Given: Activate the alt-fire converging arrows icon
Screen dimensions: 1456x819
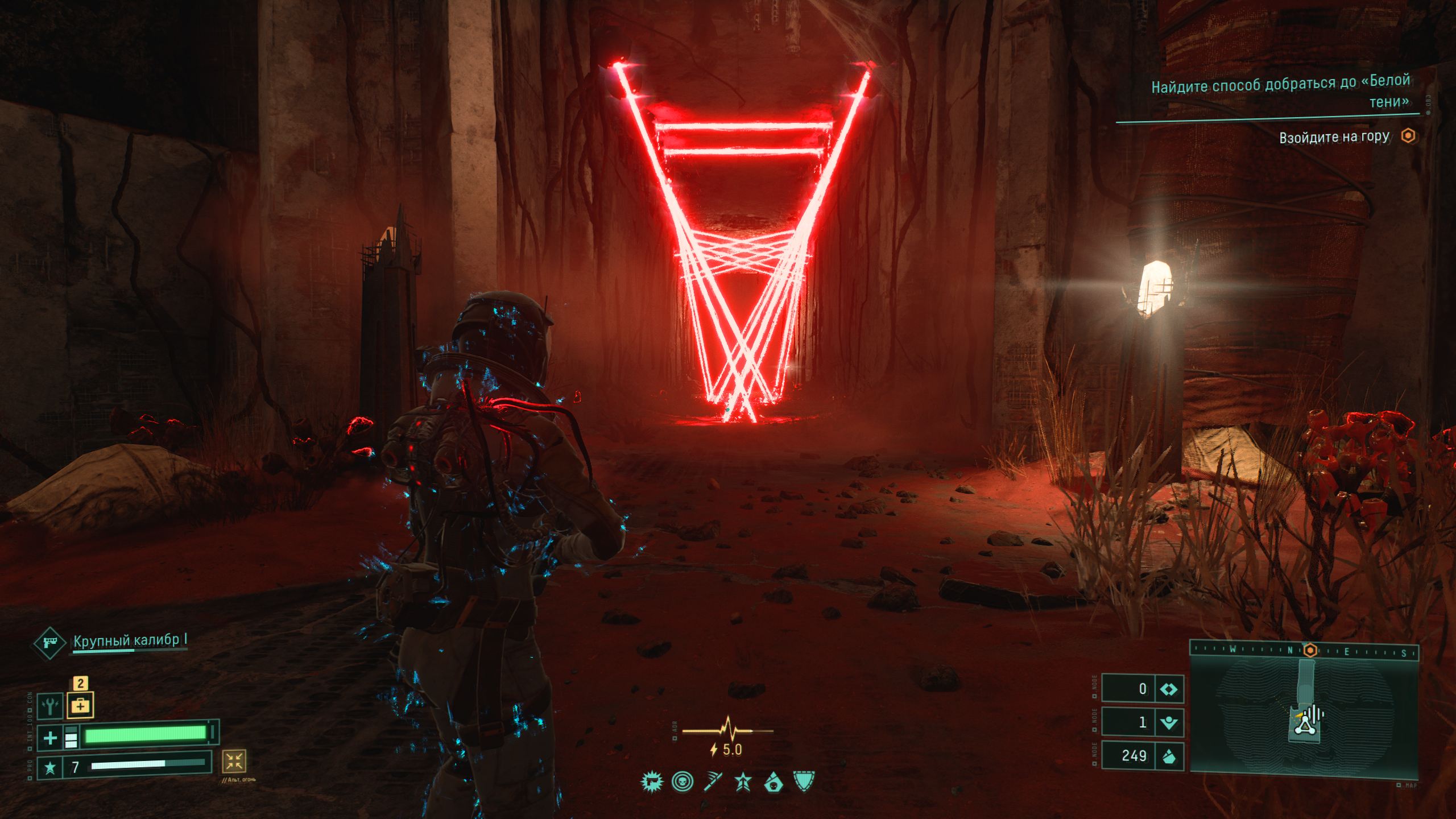Looking at the screenshot, I should tap(234, 761).
